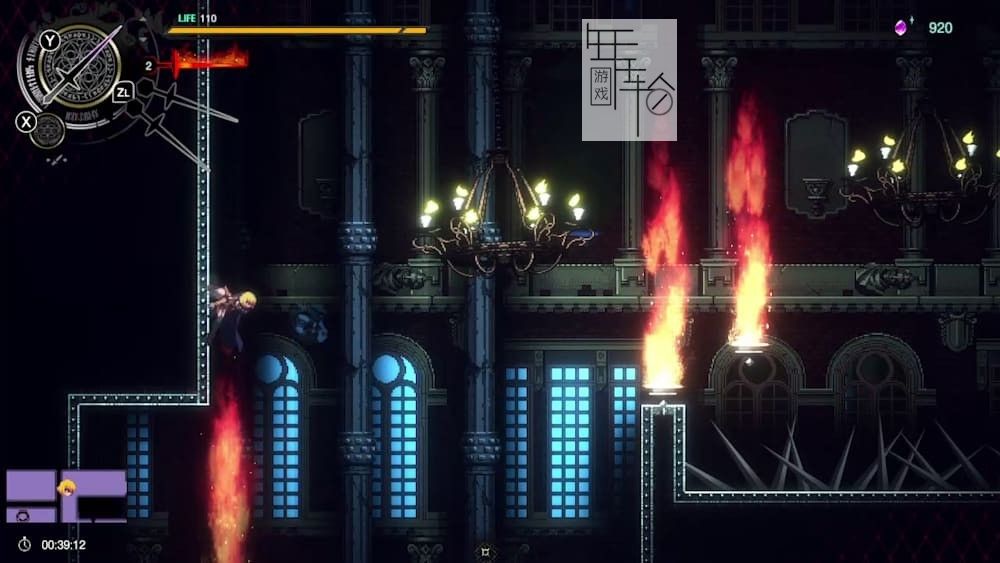The width and height of the screenshot is (1000, 563).
Task: Open the purple room minimap
Action: pos(66,496)
